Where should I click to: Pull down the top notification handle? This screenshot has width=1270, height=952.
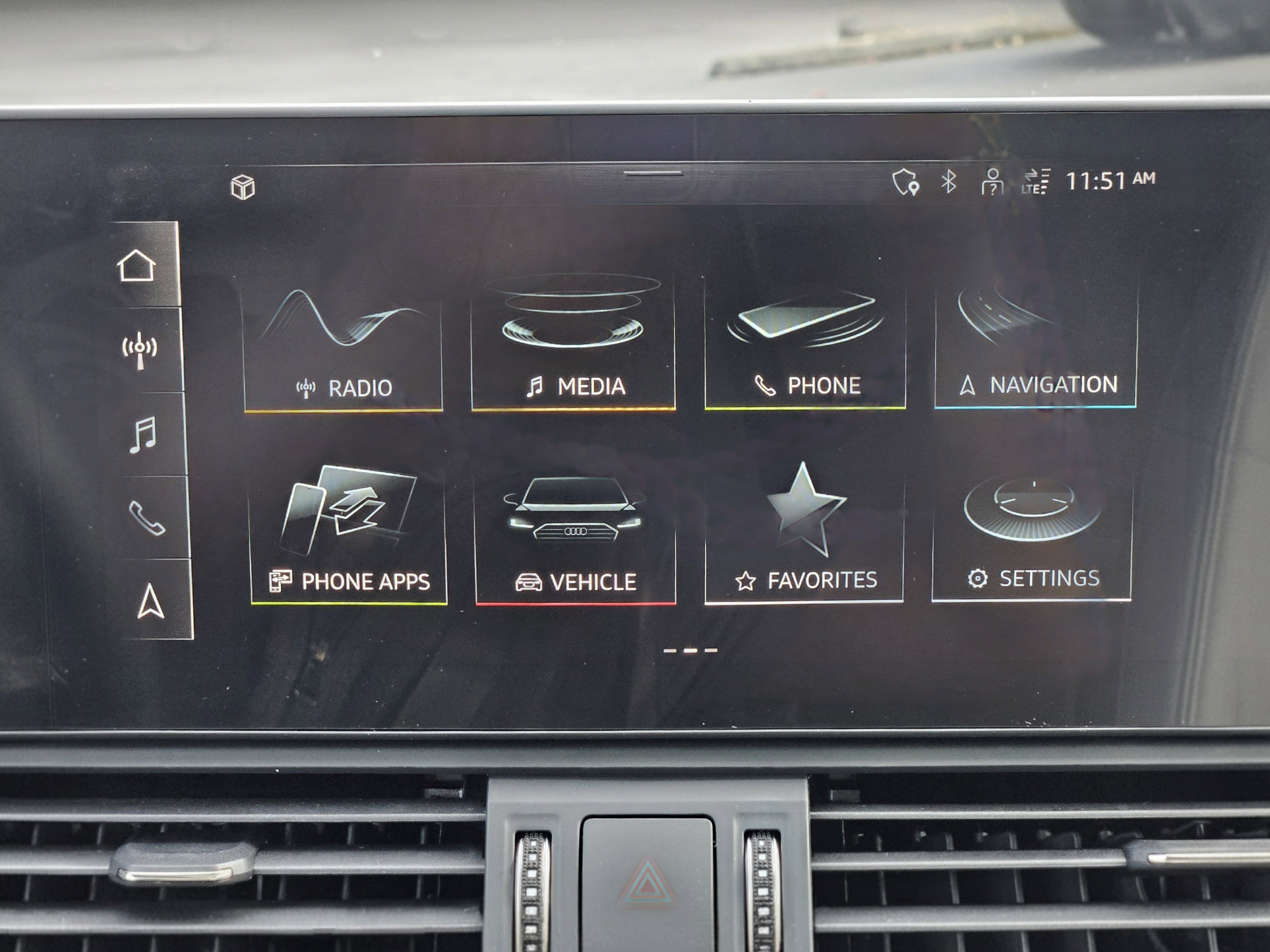(x=653, y=173)
